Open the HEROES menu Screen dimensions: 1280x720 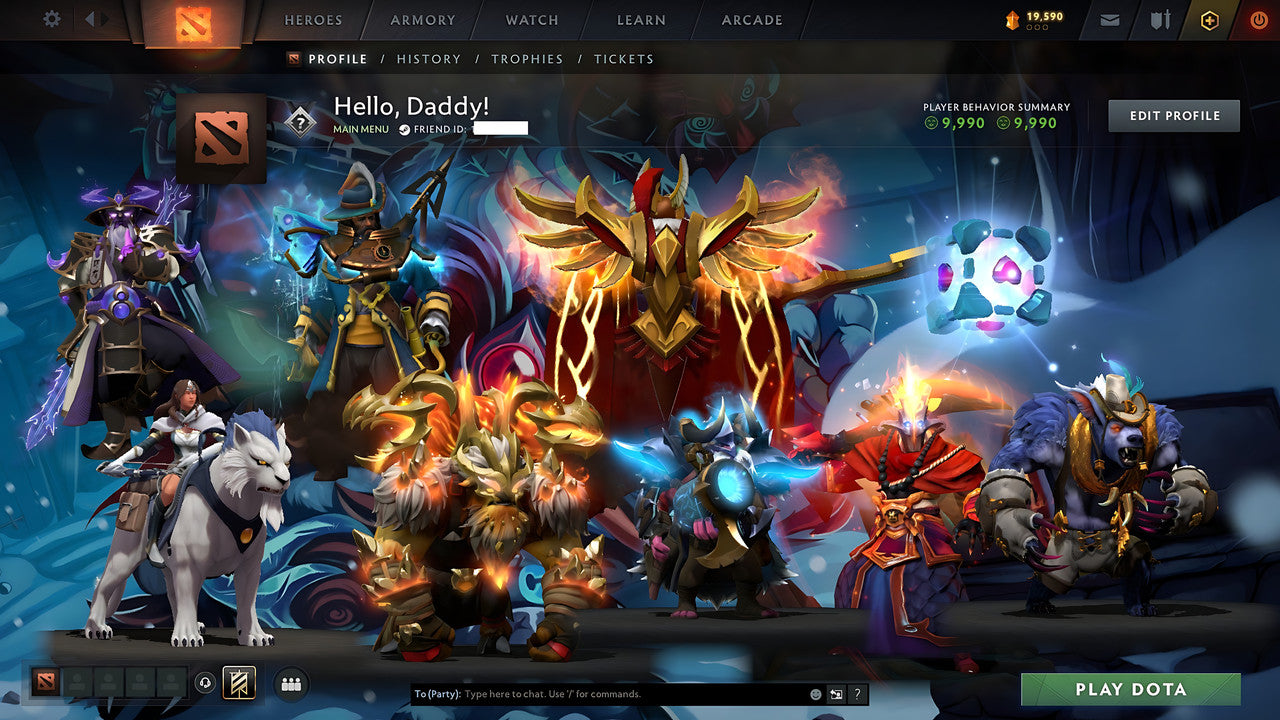[313, 19]
